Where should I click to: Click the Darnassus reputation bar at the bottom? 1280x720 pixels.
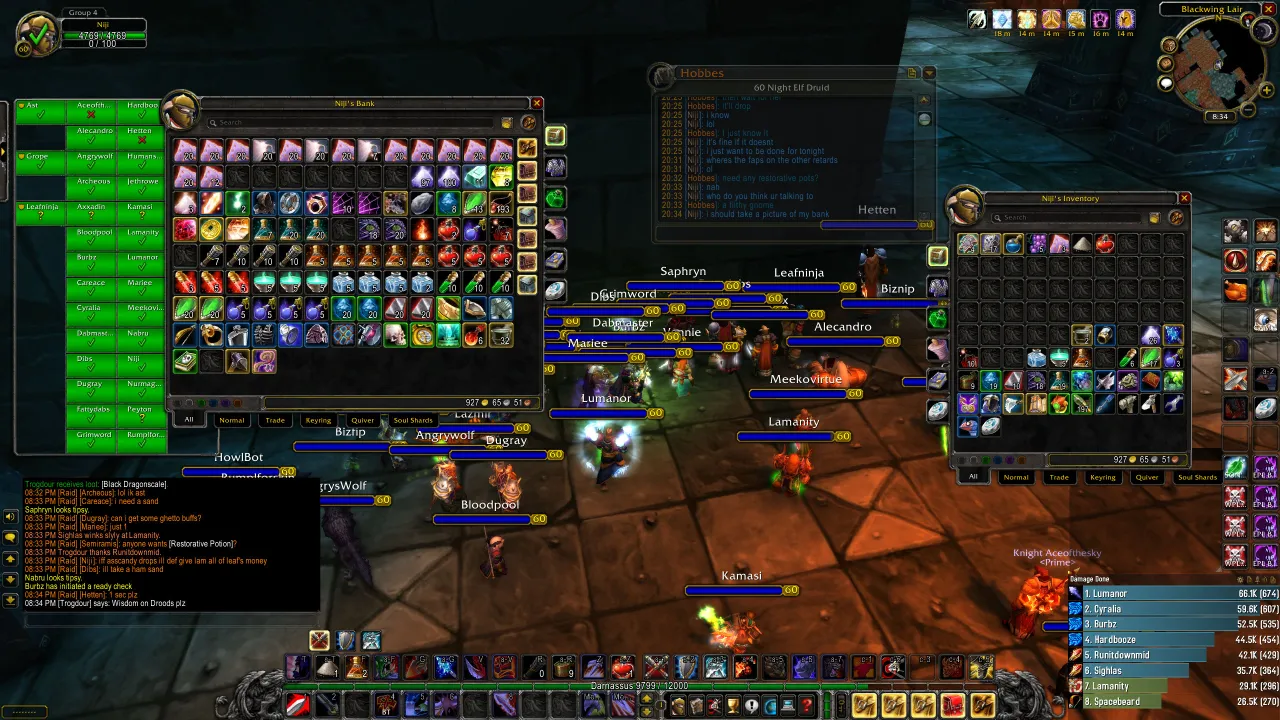click(640, 687)
